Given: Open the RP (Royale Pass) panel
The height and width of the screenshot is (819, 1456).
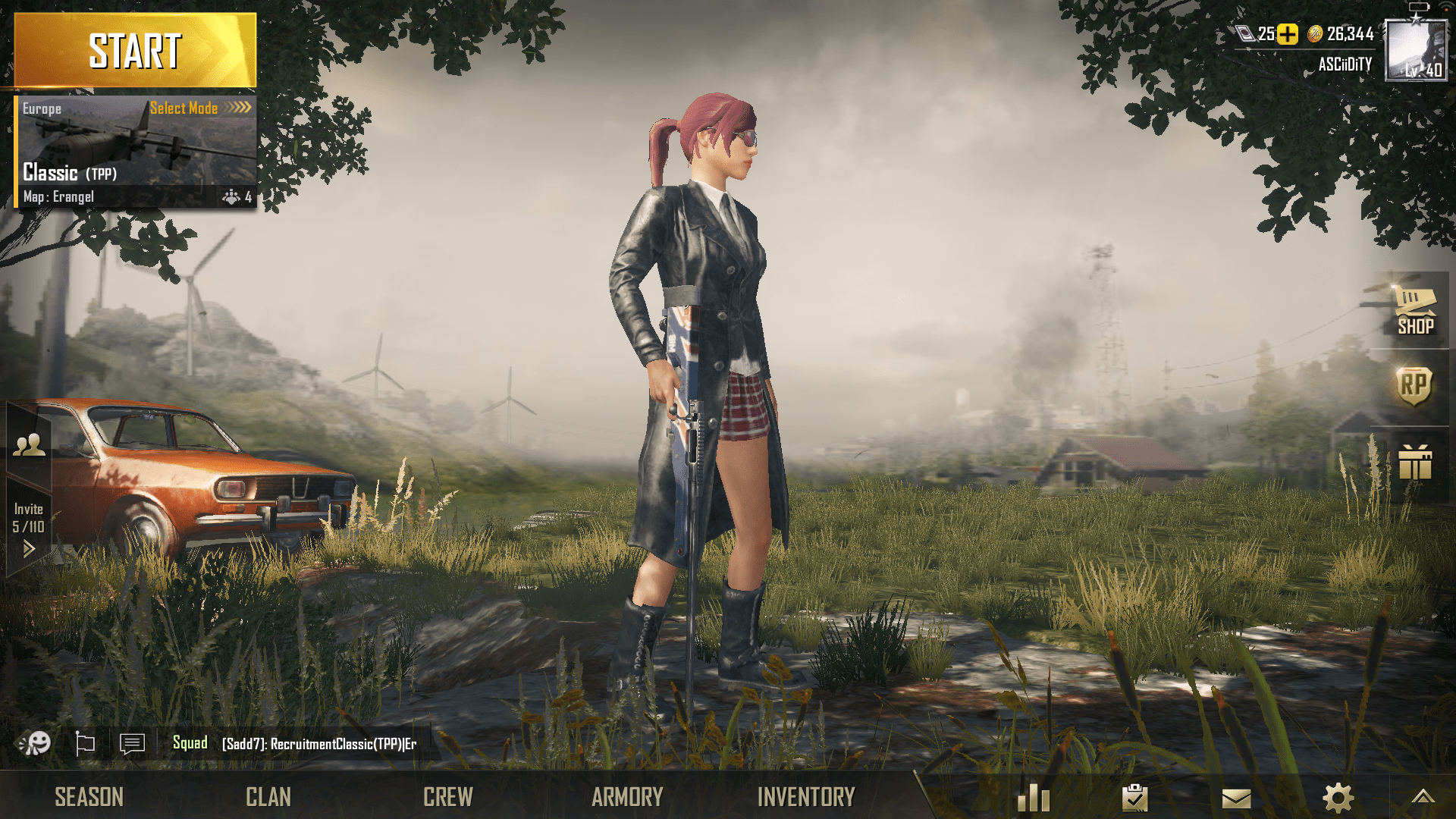Looking at the screenshot, I should pos(1415,387).
